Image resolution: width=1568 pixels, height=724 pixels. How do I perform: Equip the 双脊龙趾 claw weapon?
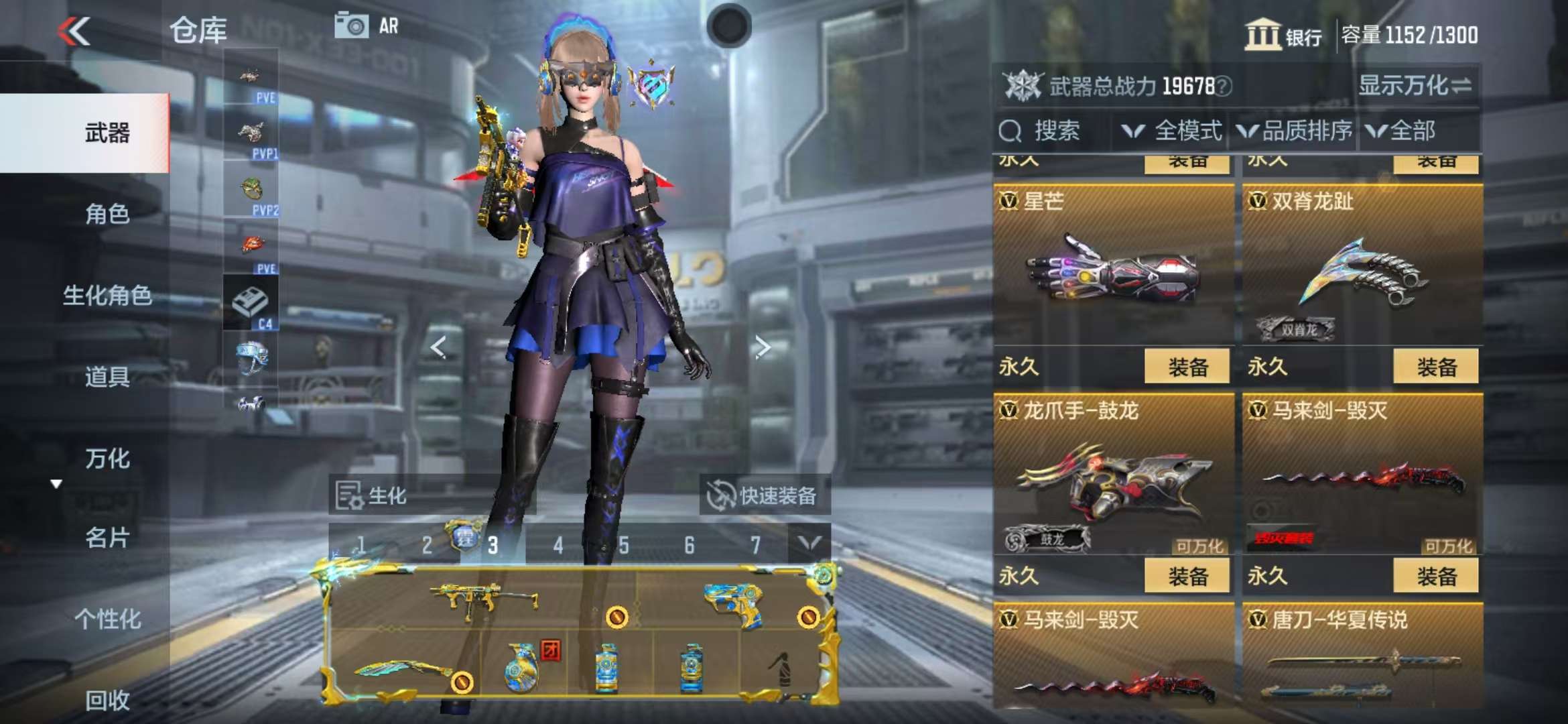pos(1435,367)
